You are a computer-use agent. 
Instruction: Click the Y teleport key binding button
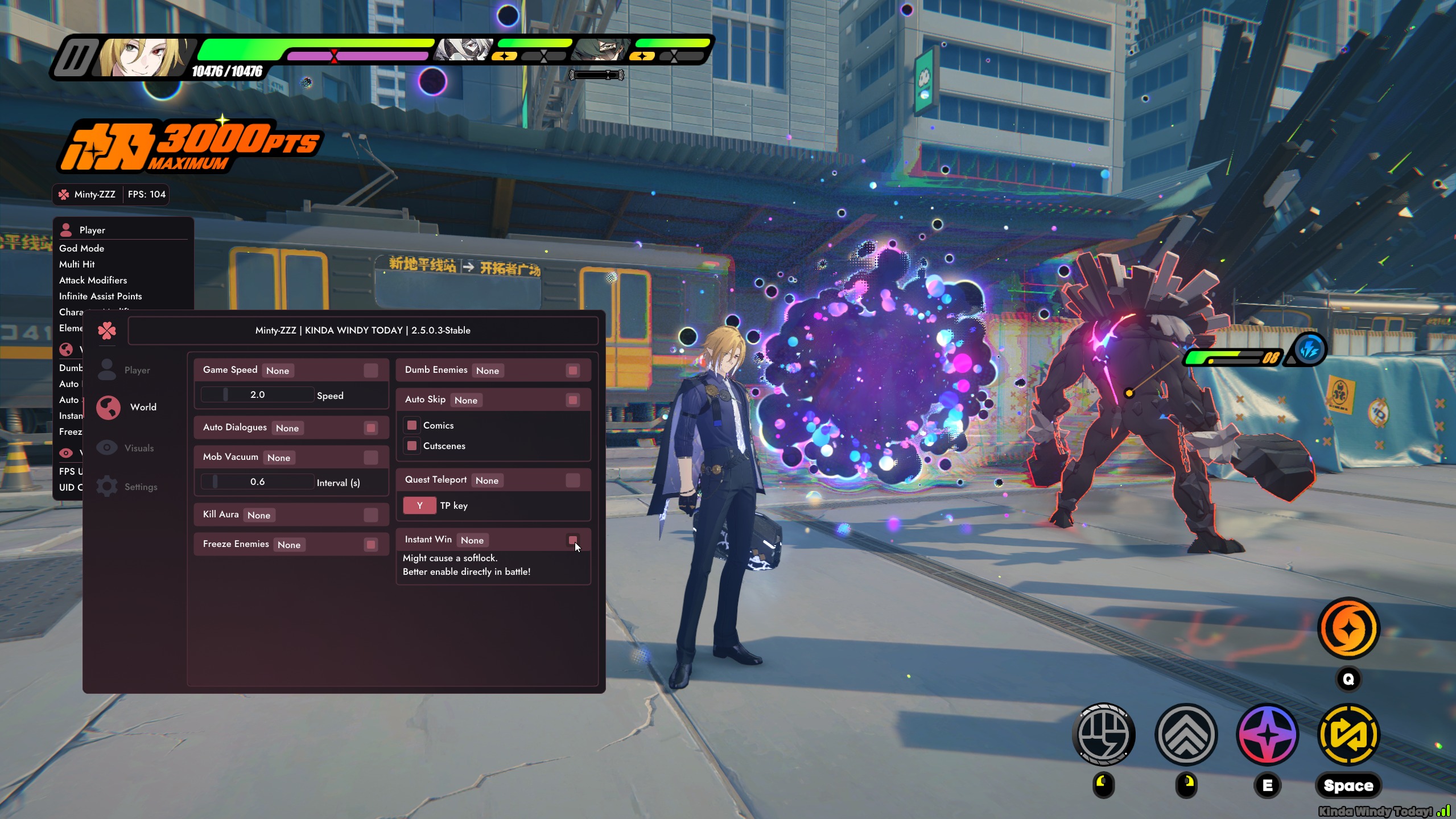pyautogui.click(x=419, y=505)
